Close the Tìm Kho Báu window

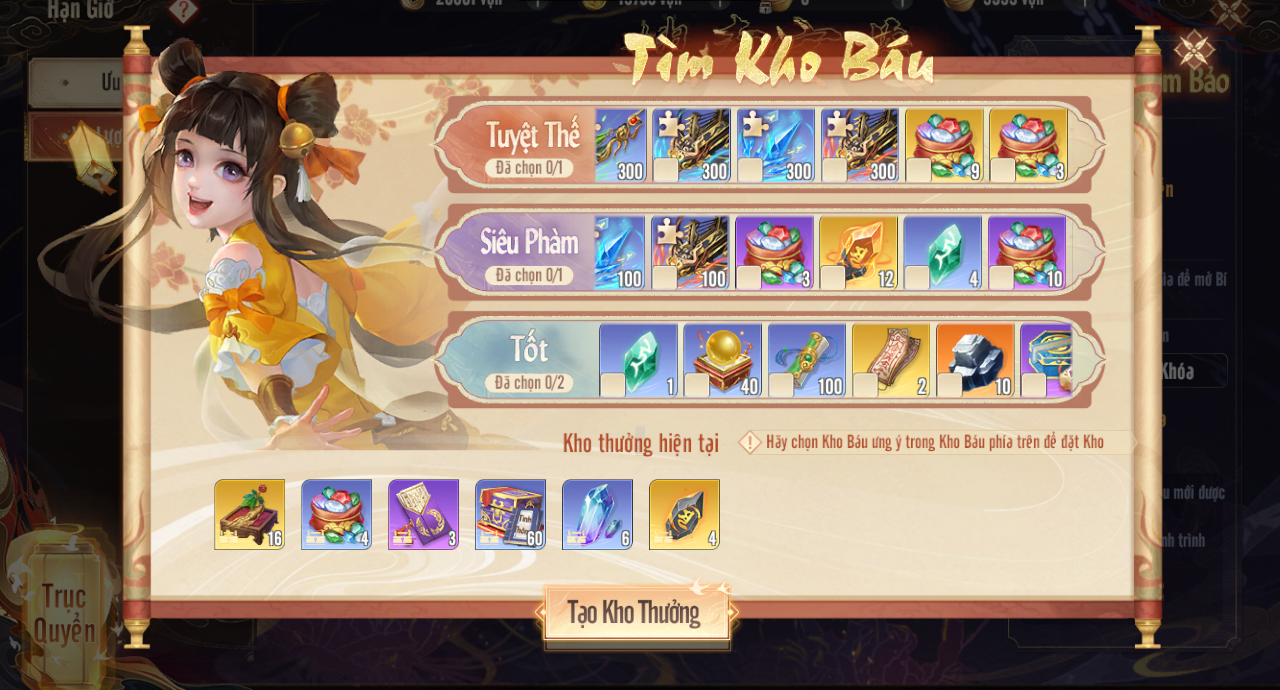click(x=1194, y=49)
